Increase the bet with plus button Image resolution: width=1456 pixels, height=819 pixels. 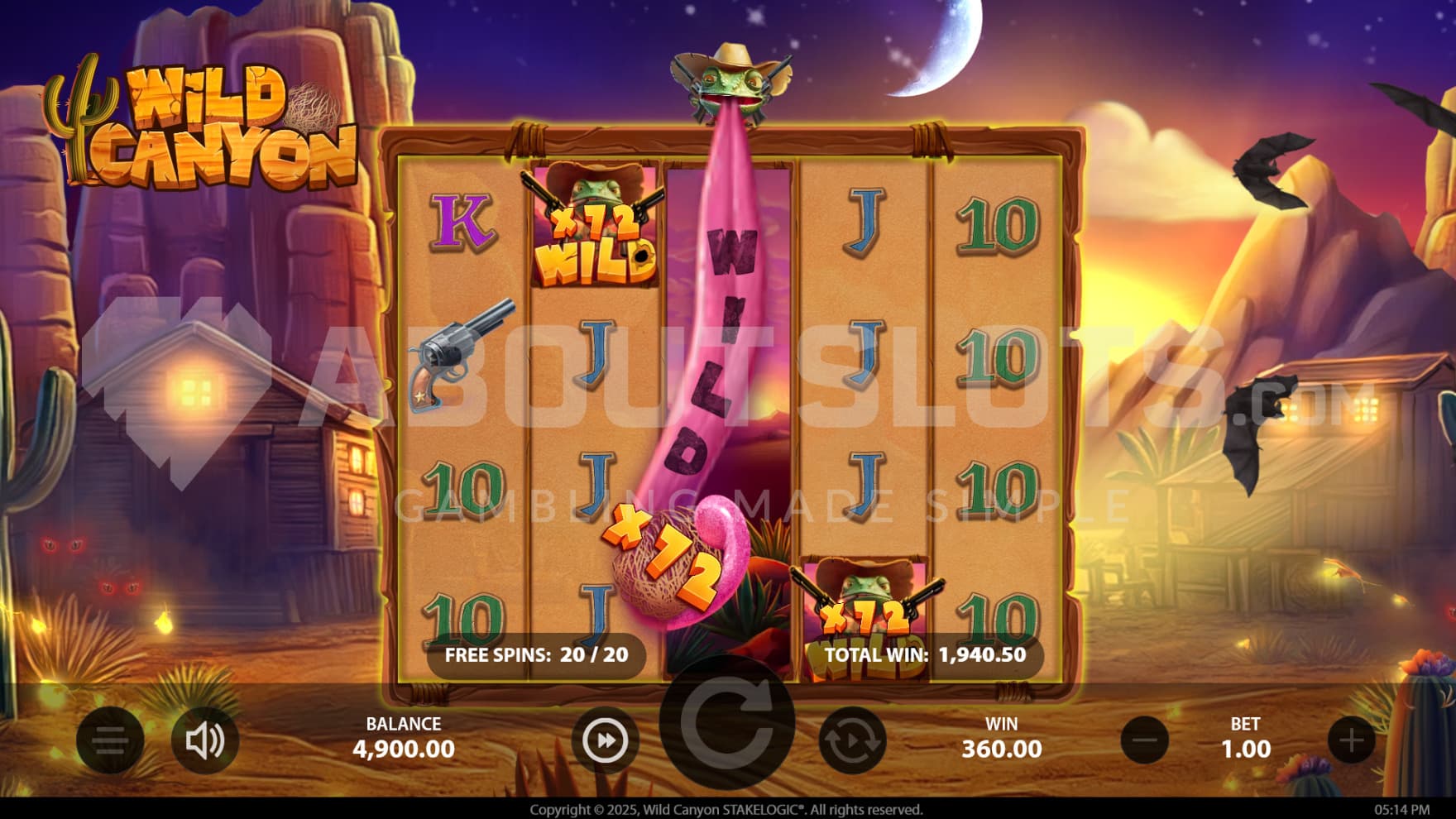[x=1352, y=740]
